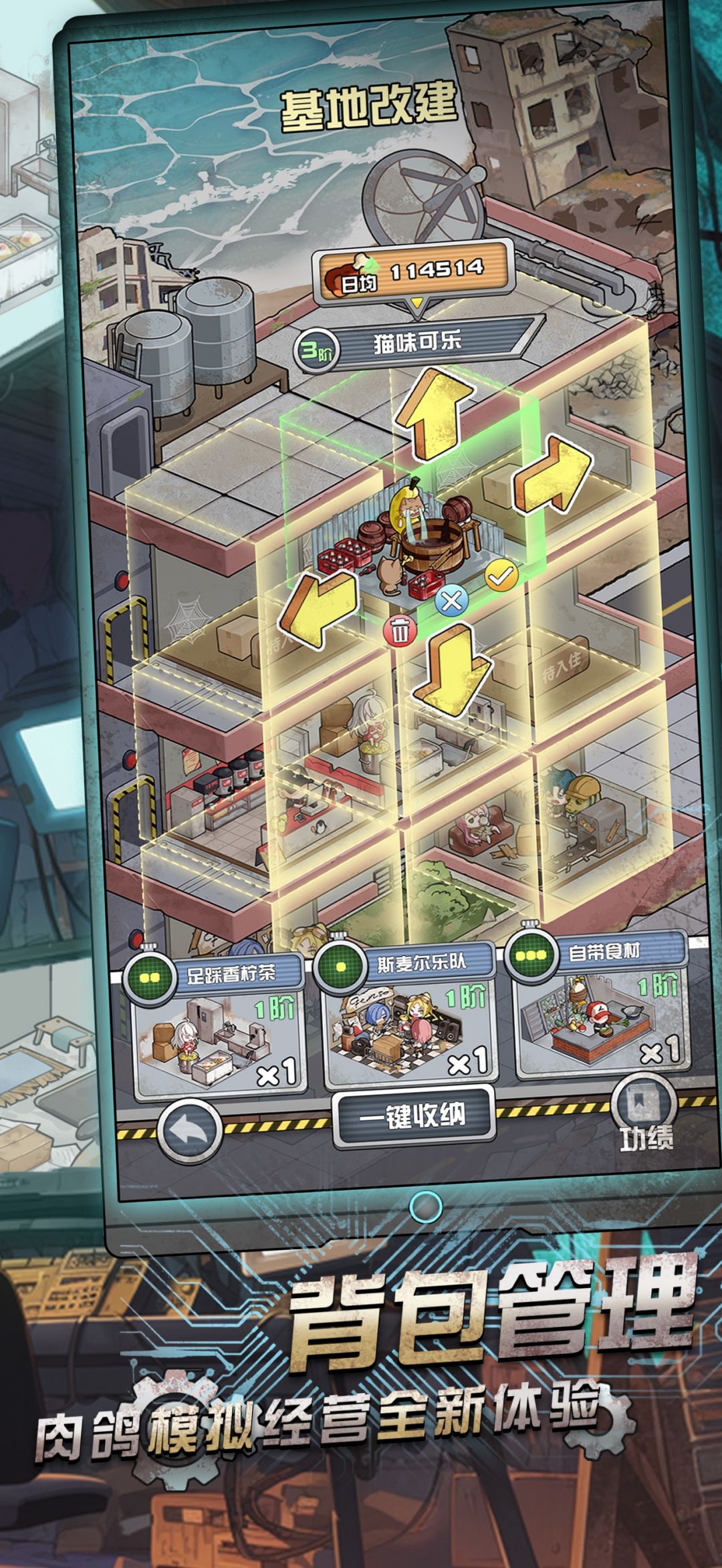722x1568 pixels.
Task: Go back using the round arrow button
Action: (189, 1132)
